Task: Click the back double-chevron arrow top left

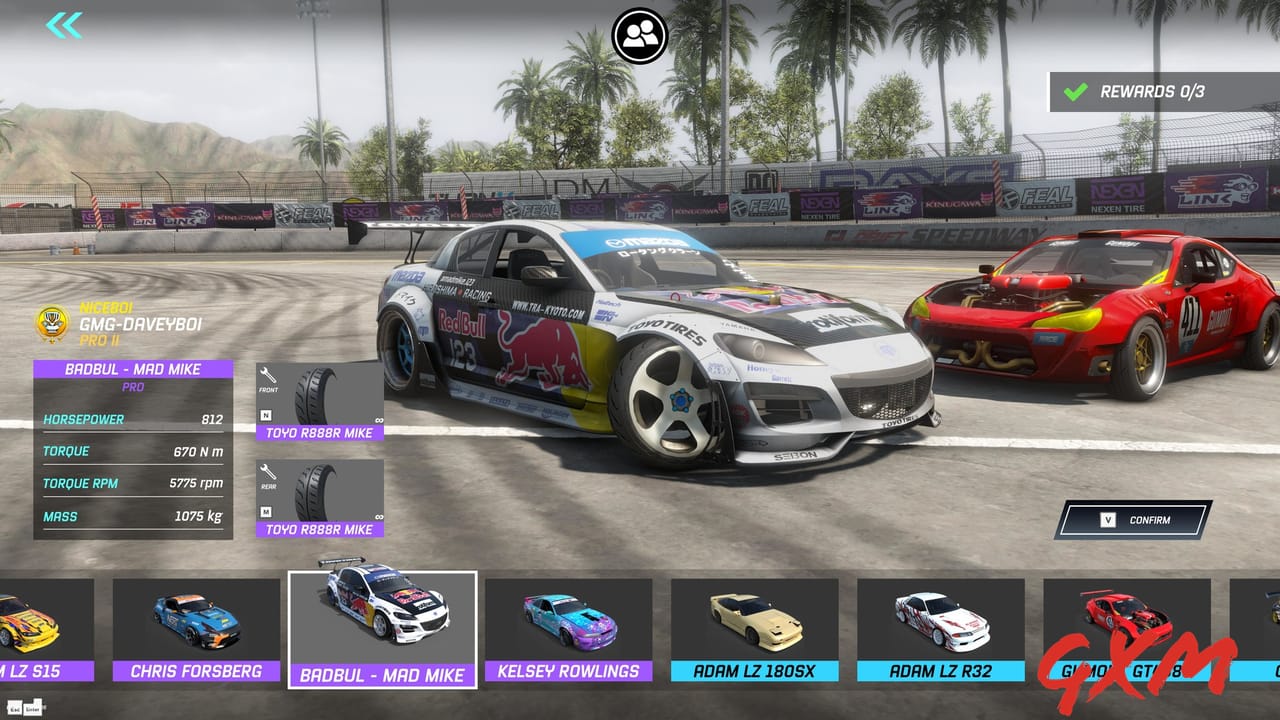Action: click(62, 26)
